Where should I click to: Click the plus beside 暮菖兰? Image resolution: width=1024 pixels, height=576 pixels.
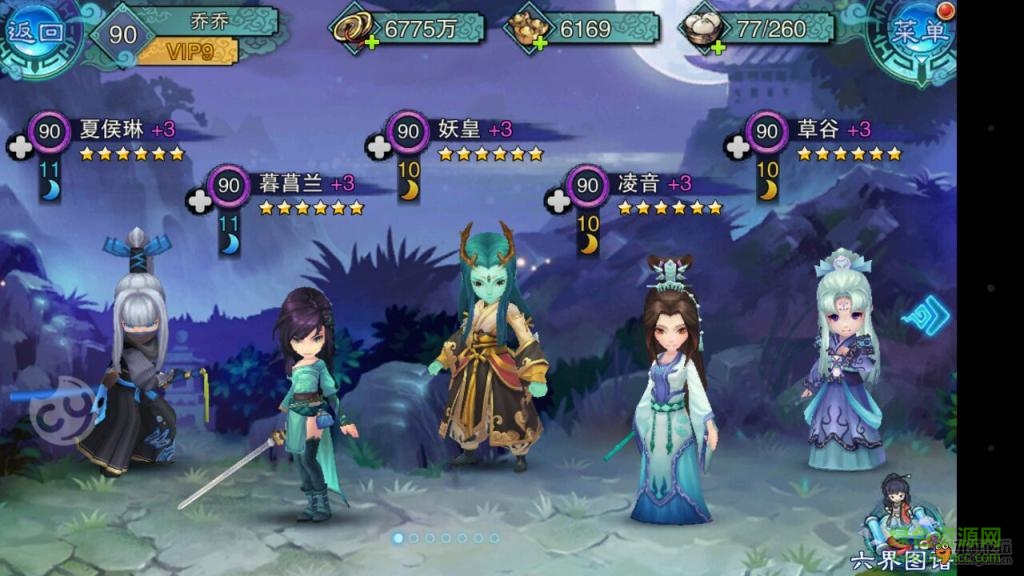point(199,200)
